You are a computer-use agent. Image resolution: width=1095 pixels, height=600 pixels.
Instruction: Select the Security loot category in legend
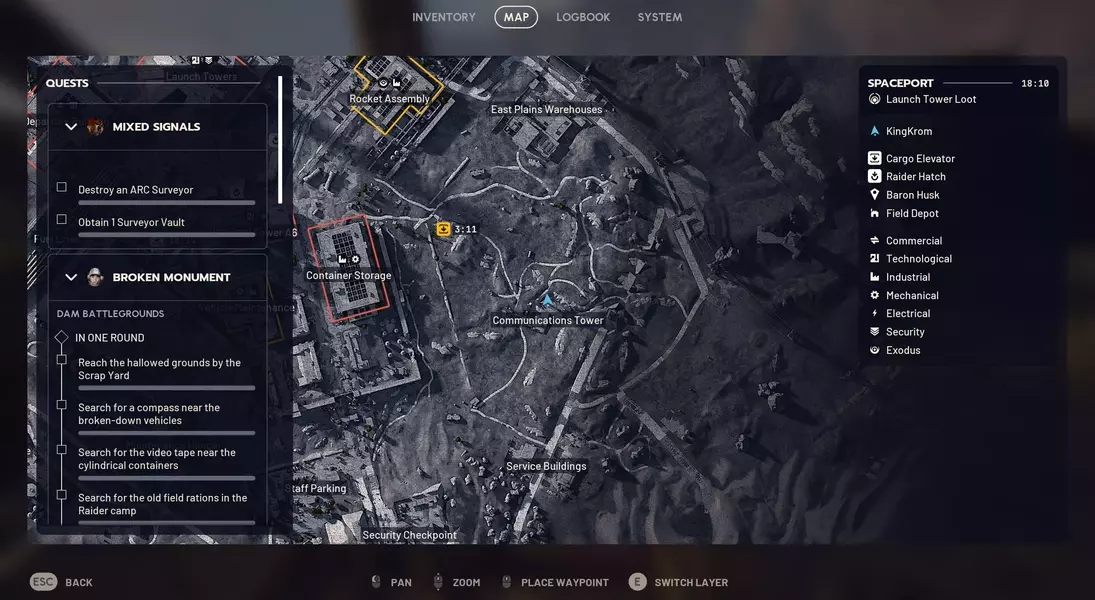(x=905, y=332)
